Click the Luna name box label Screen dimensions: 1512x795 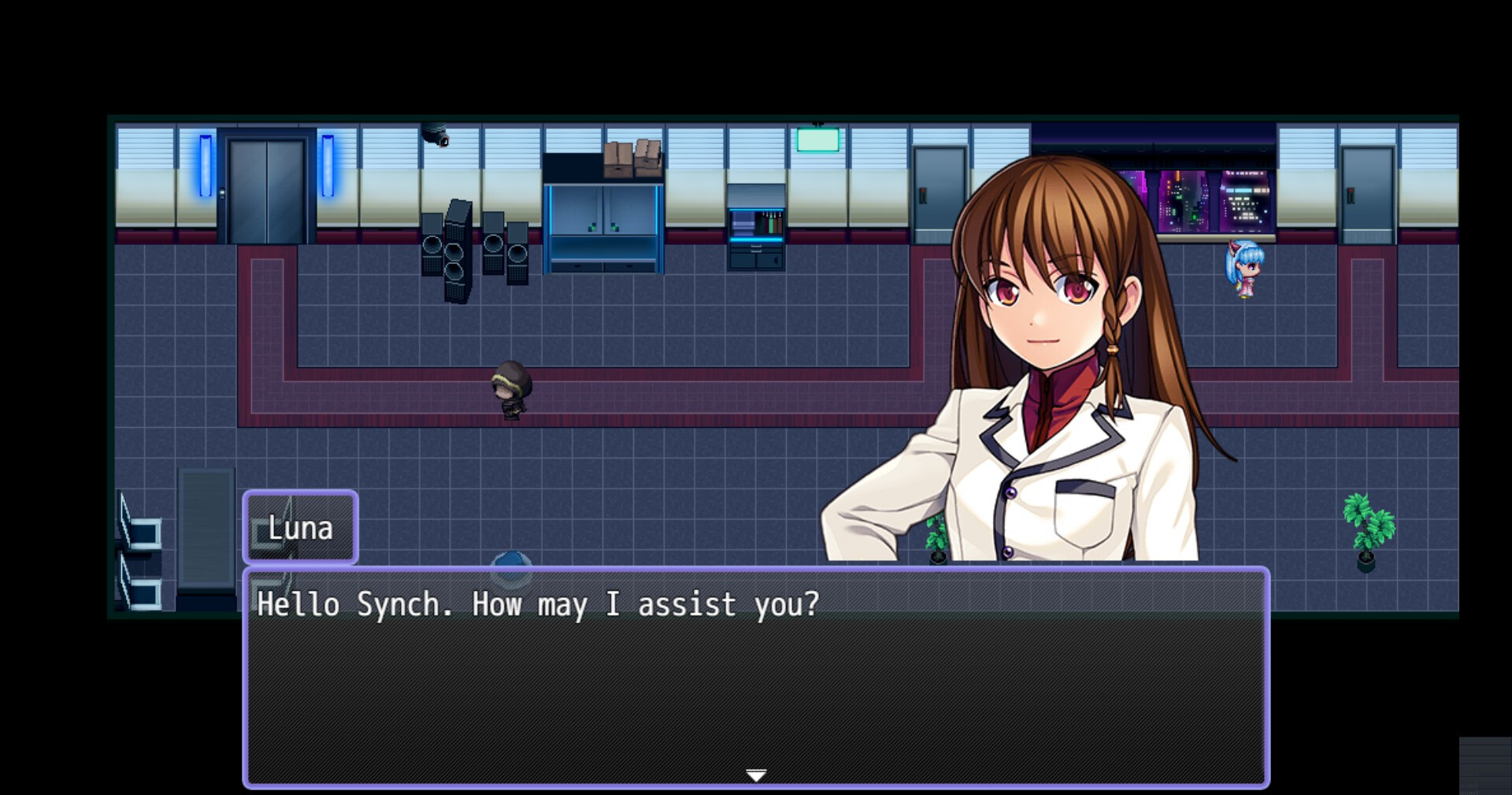(x=300, y=528)
